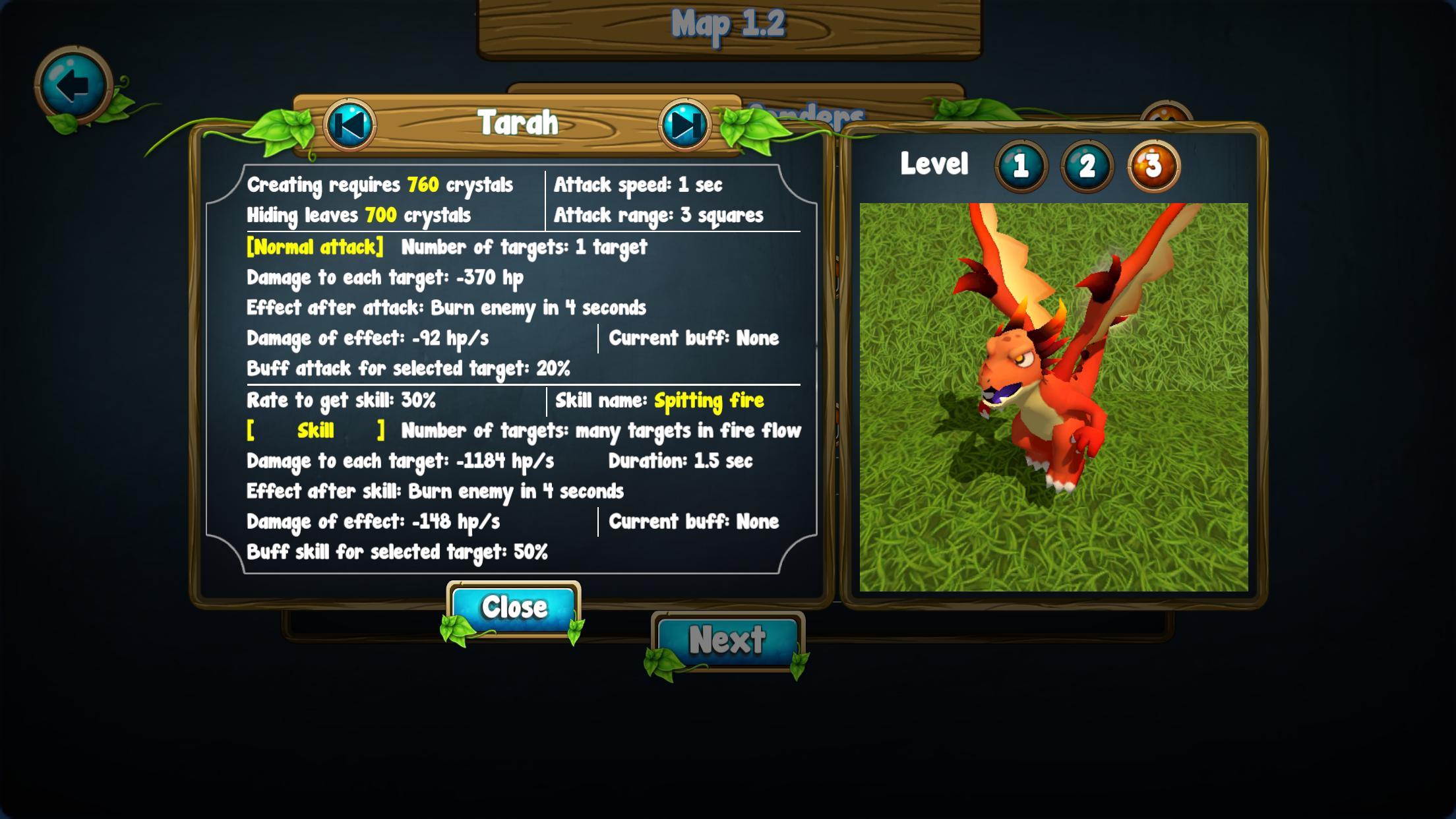The height and width of the screenshot is (819, 1456).
Task: Select the previous defender skip icon
Action: (350, 124)
